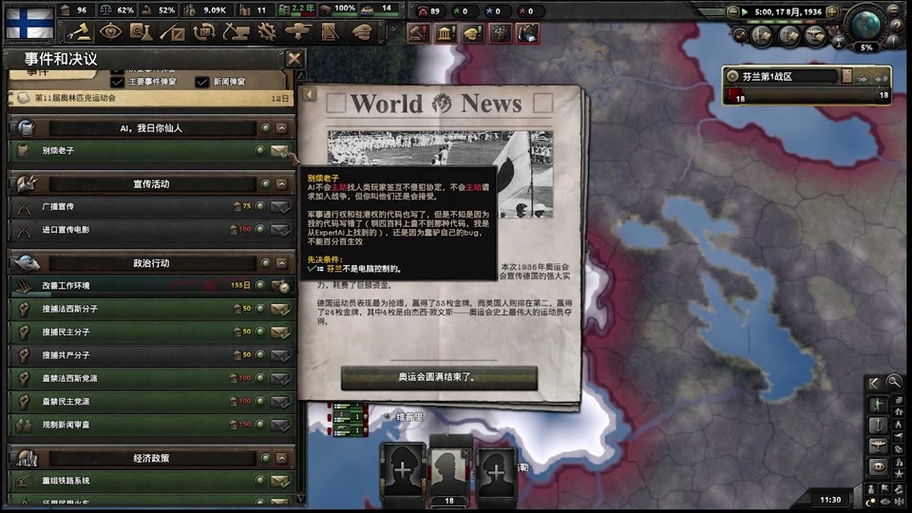Screen dimensions: 912x513
Task: Open the research flask toolbar button
Action: pyautogui.click(x=141, y=32)
